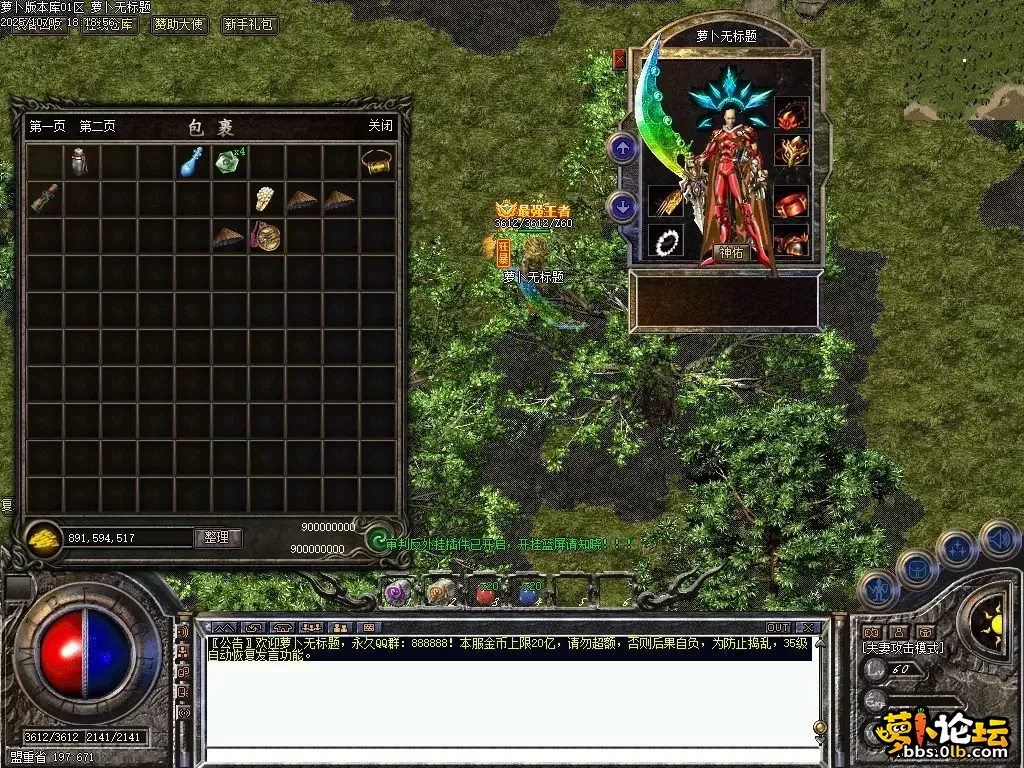This screenshot has height=768, width=1024.
Task: Switch to the 第二页 bag page
Action: pyautogui.click(x=97, y=127)
